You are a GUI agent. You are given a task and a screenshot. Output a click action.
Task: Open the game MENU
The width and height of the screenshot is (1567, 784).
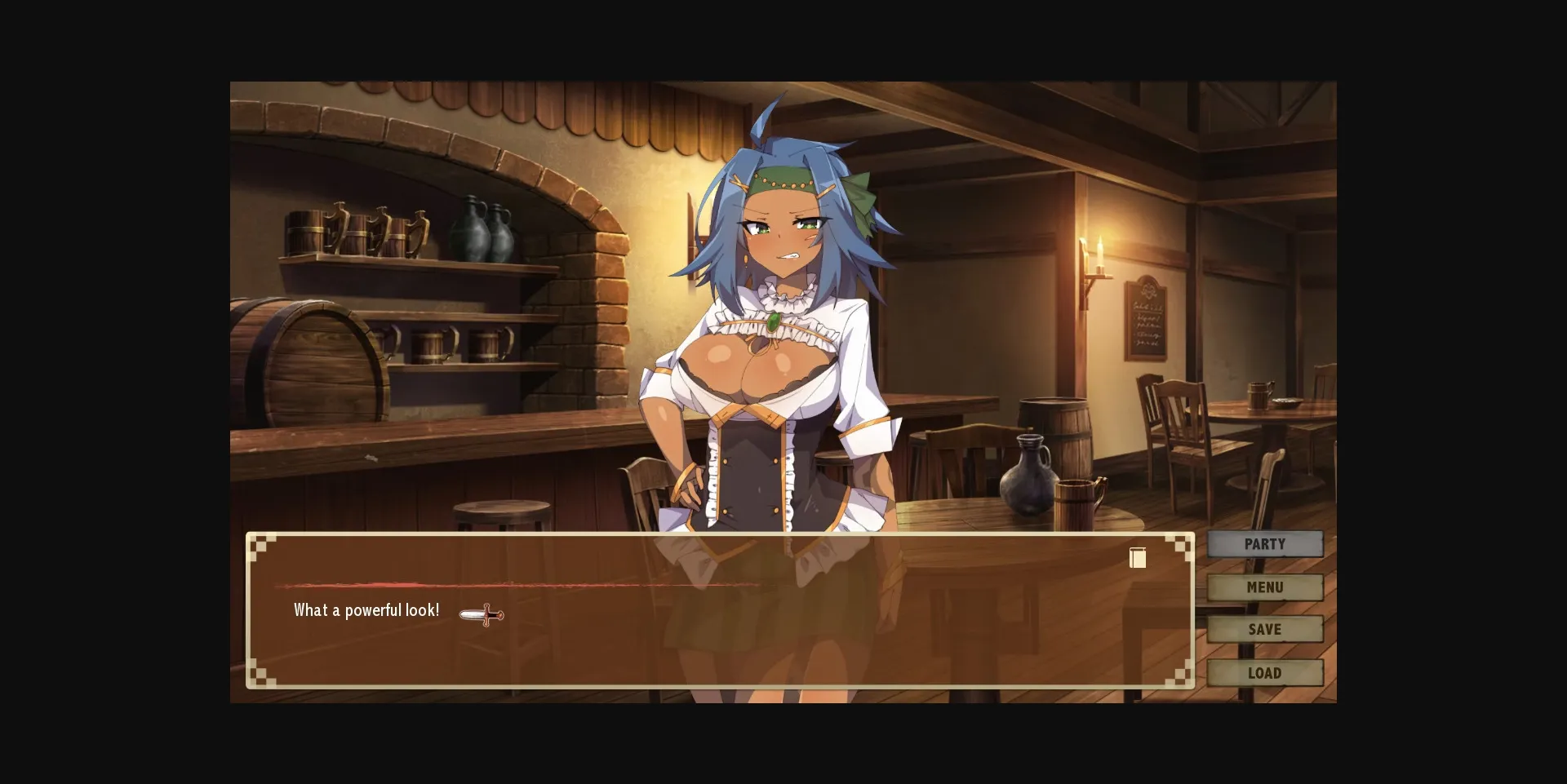(x=1265, y=587)
